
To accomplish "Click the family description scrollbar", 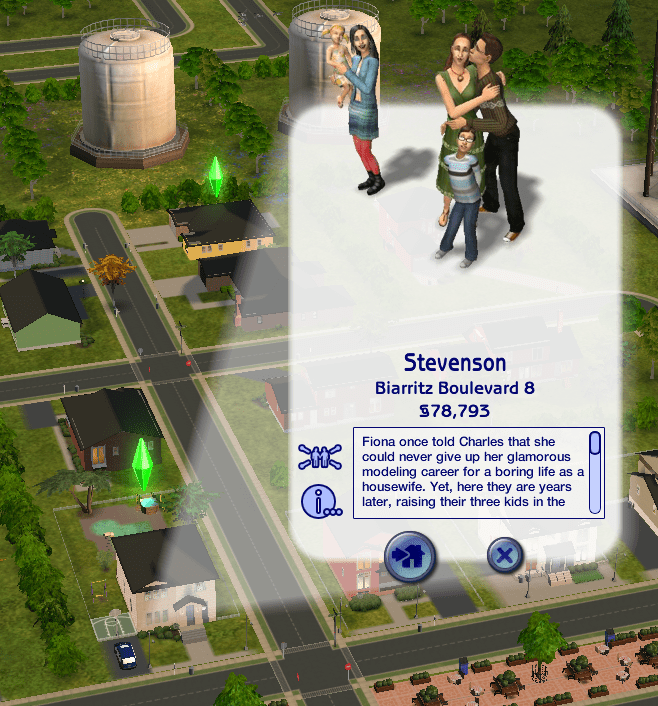I will click(595, 471).
